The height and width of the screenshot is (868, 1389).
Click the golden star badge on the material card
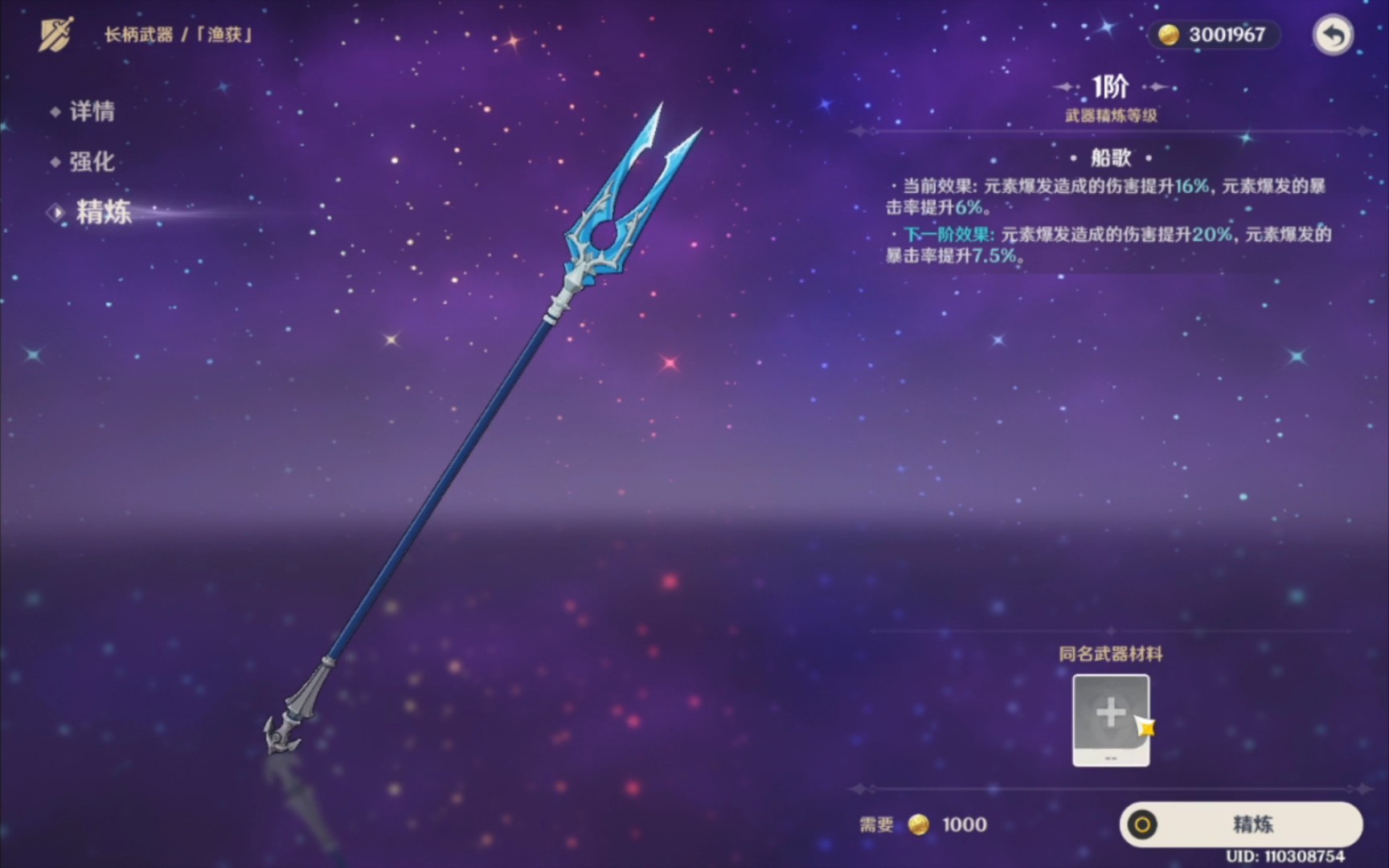[1148, 728]
